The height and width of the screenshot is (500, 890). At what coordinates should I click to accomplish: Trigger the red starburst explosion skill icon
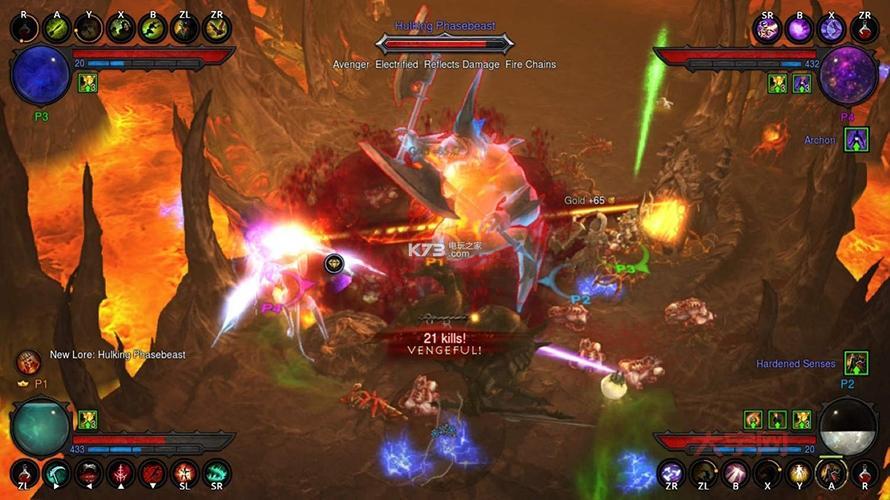coord(185,474)
